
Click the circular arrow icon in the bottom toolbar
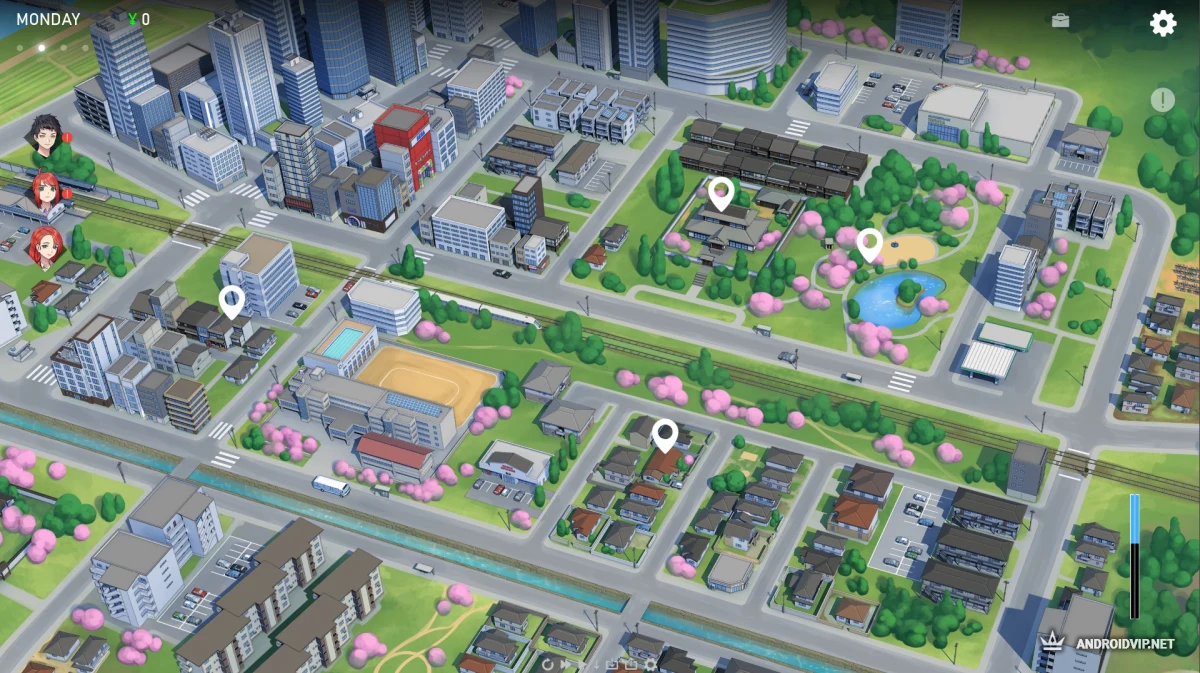coord(547,663)
